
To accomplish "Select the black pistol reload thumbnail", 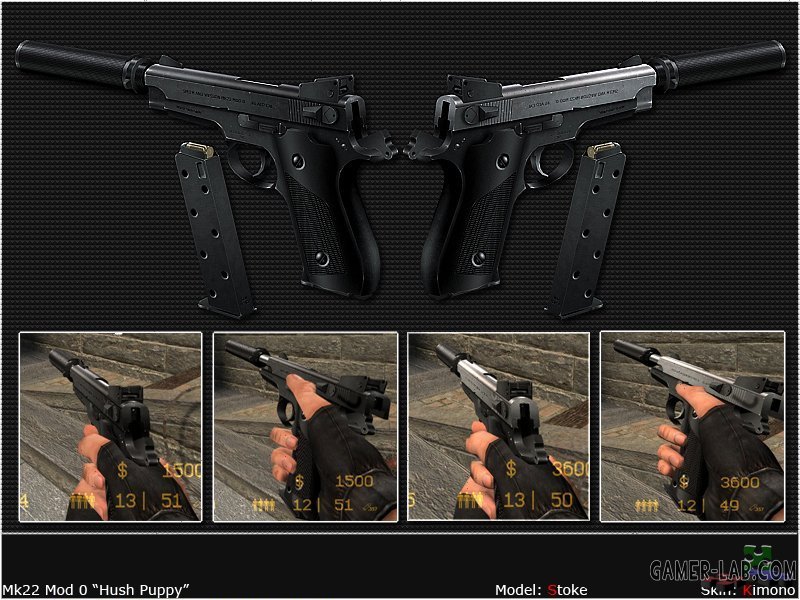I will point(305,427).
